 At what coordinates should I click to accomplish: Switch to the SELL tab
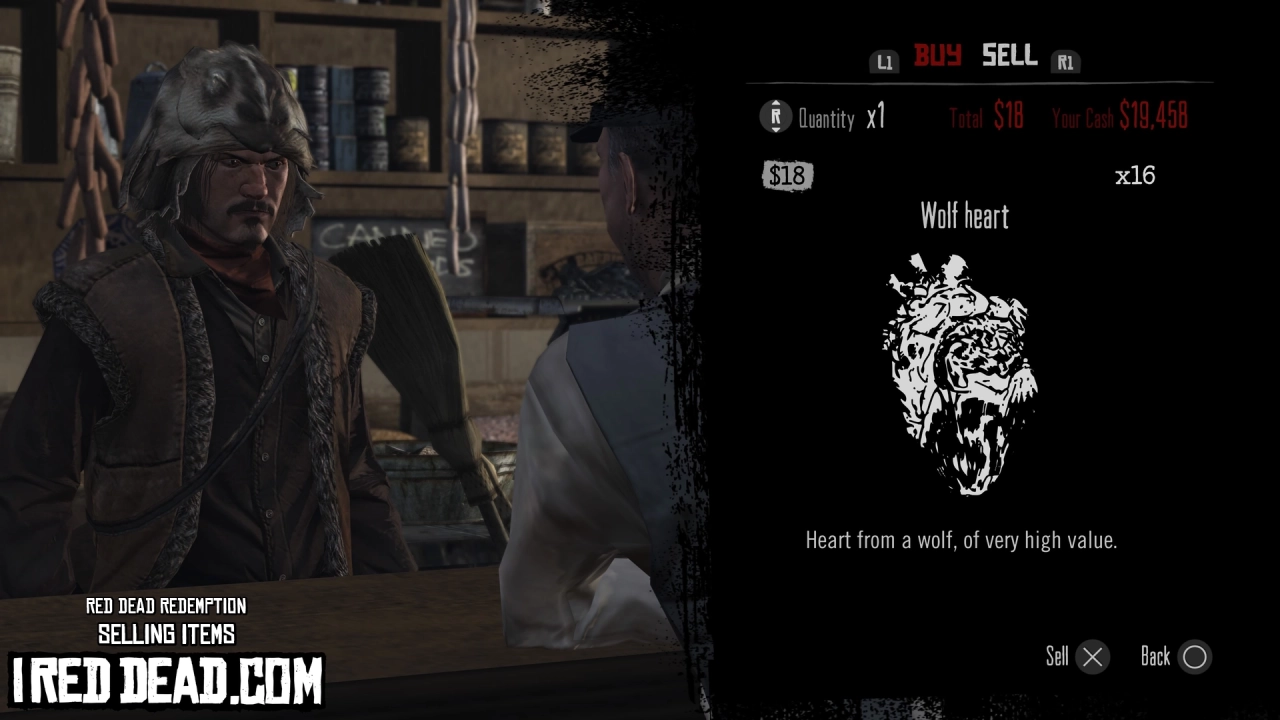[x=1008, y=57]
